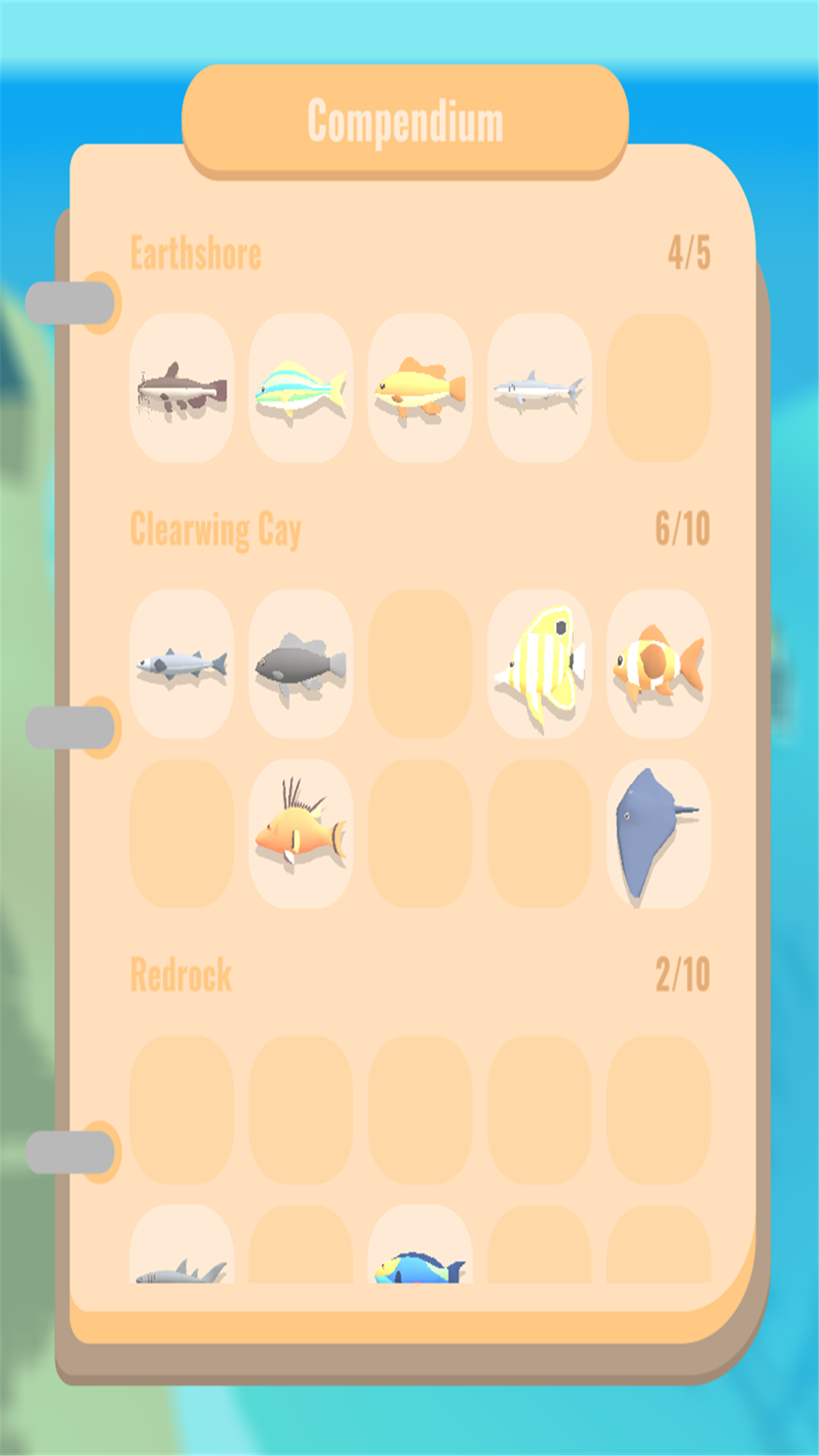
Task: View the dark grey grouper entry
Action: [x=300, y=664]
